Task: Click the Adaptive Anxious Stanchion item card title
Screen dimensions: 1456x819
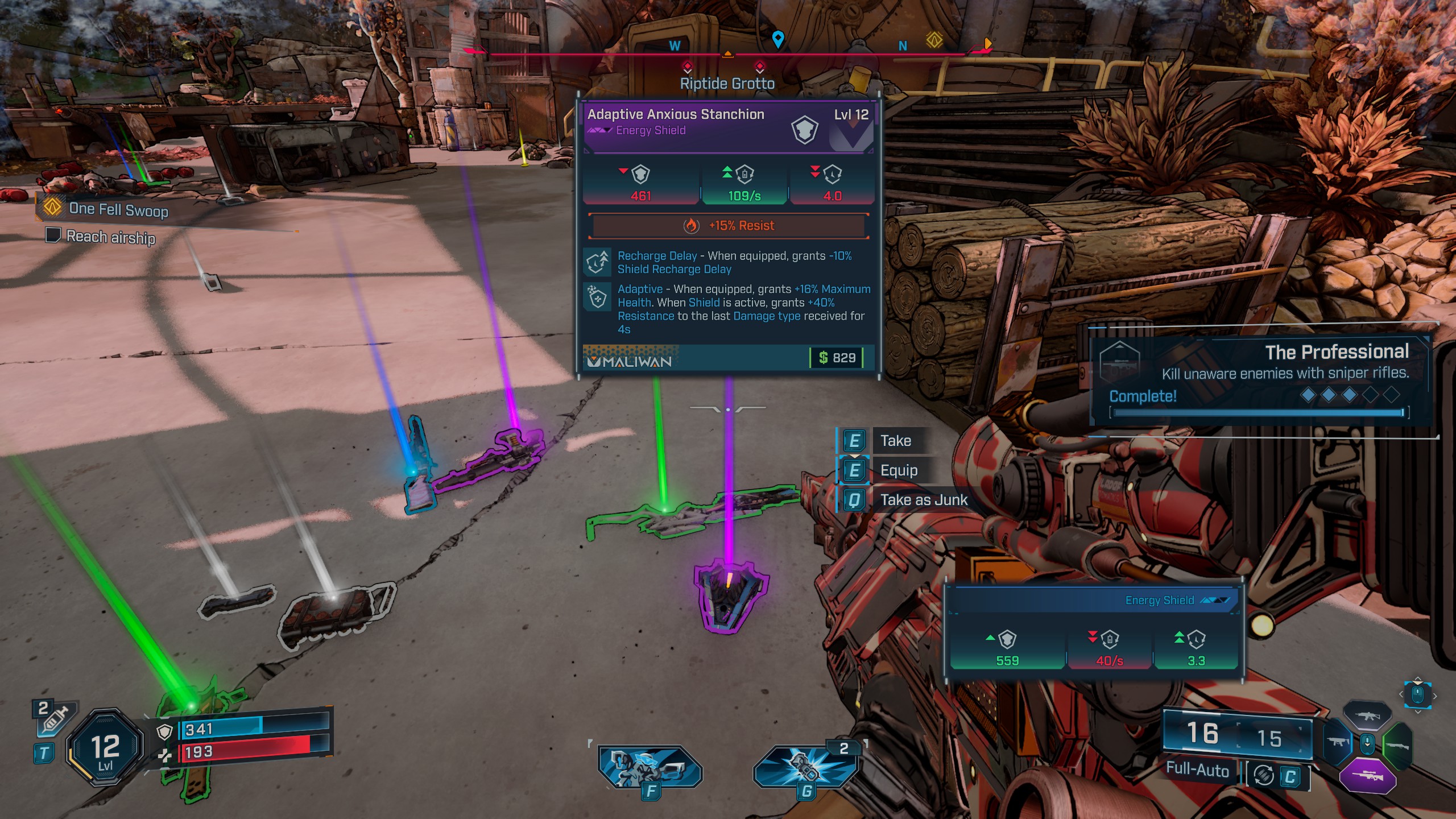Action: pos(676,114)
